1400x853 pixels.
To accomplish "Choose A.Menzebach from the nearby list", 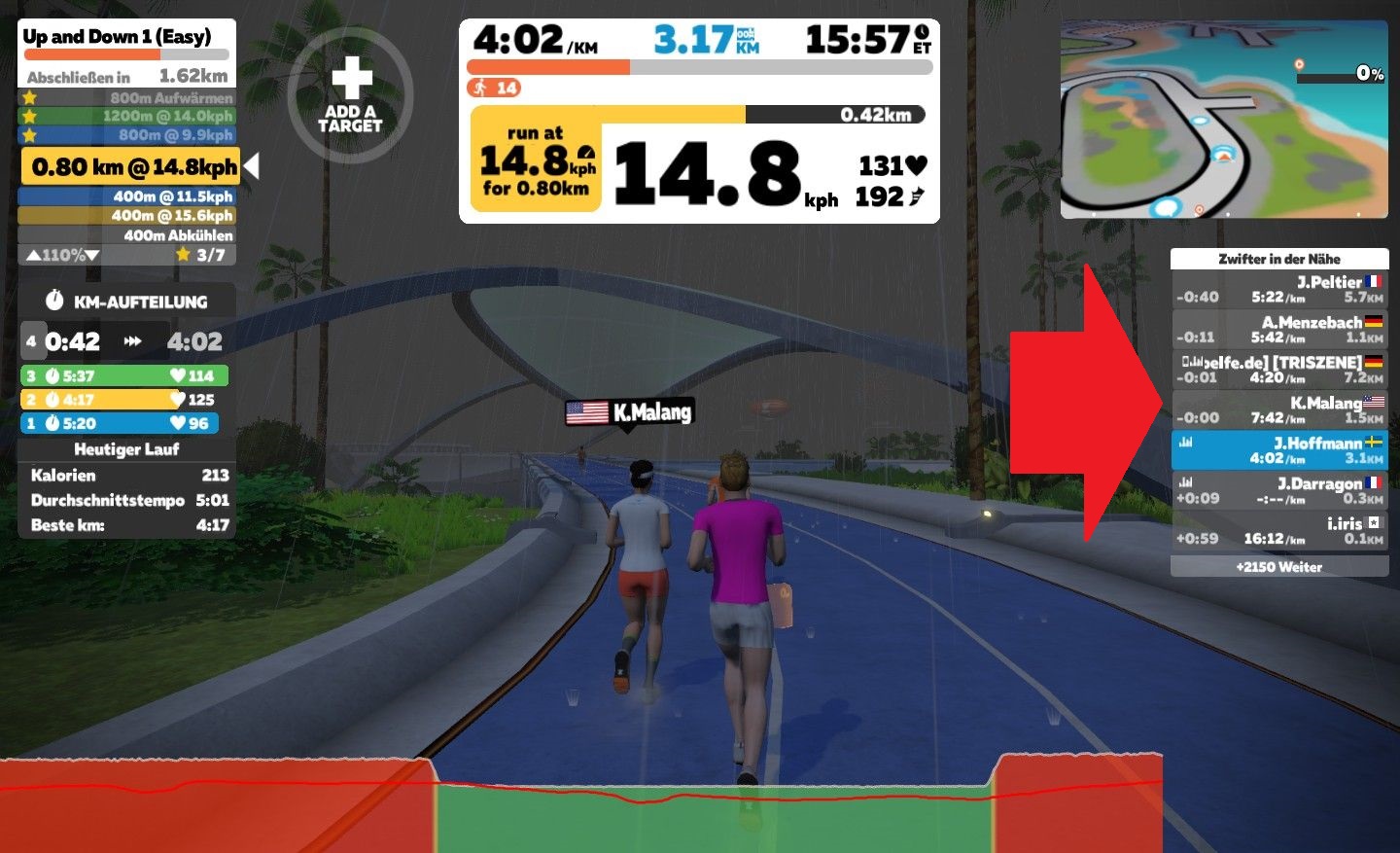I will click(x=1279, y=329).
